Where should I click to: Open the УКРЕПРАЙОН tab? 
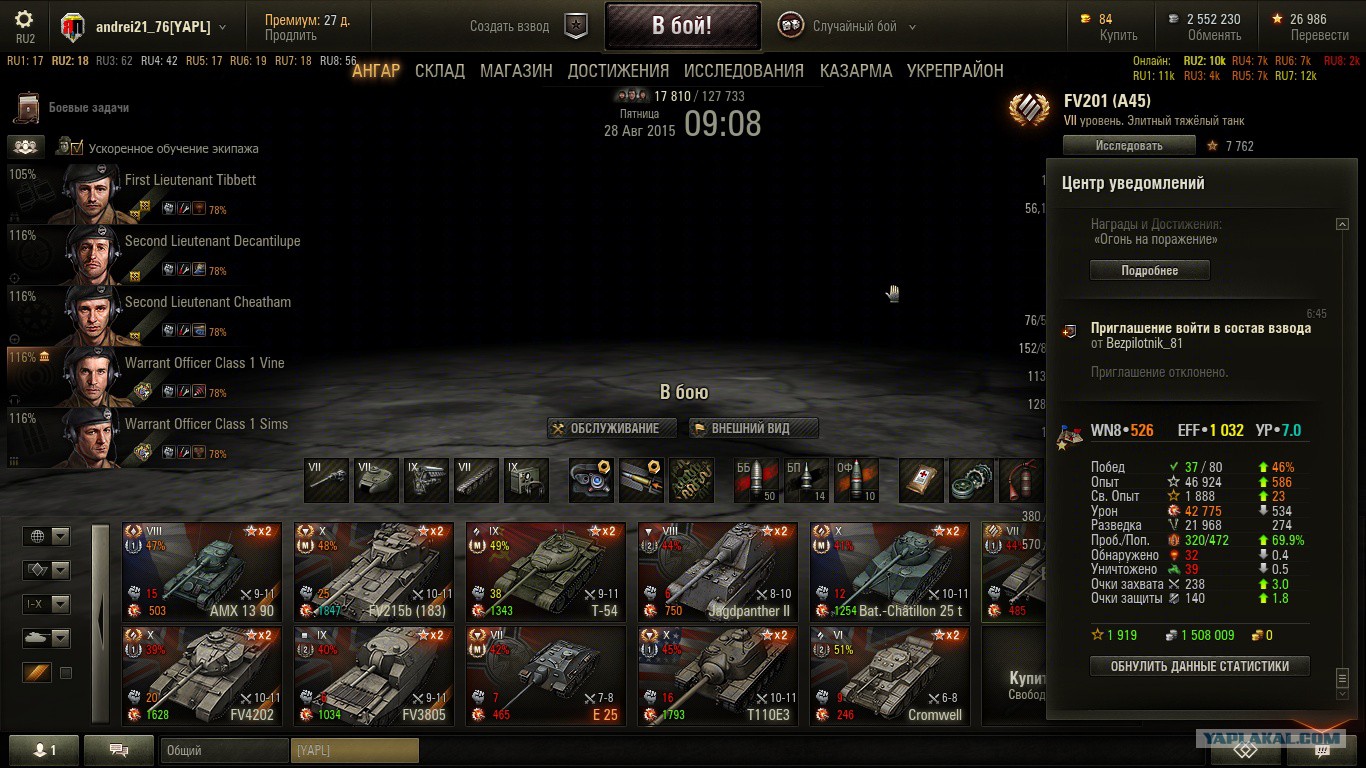point(955,71)
